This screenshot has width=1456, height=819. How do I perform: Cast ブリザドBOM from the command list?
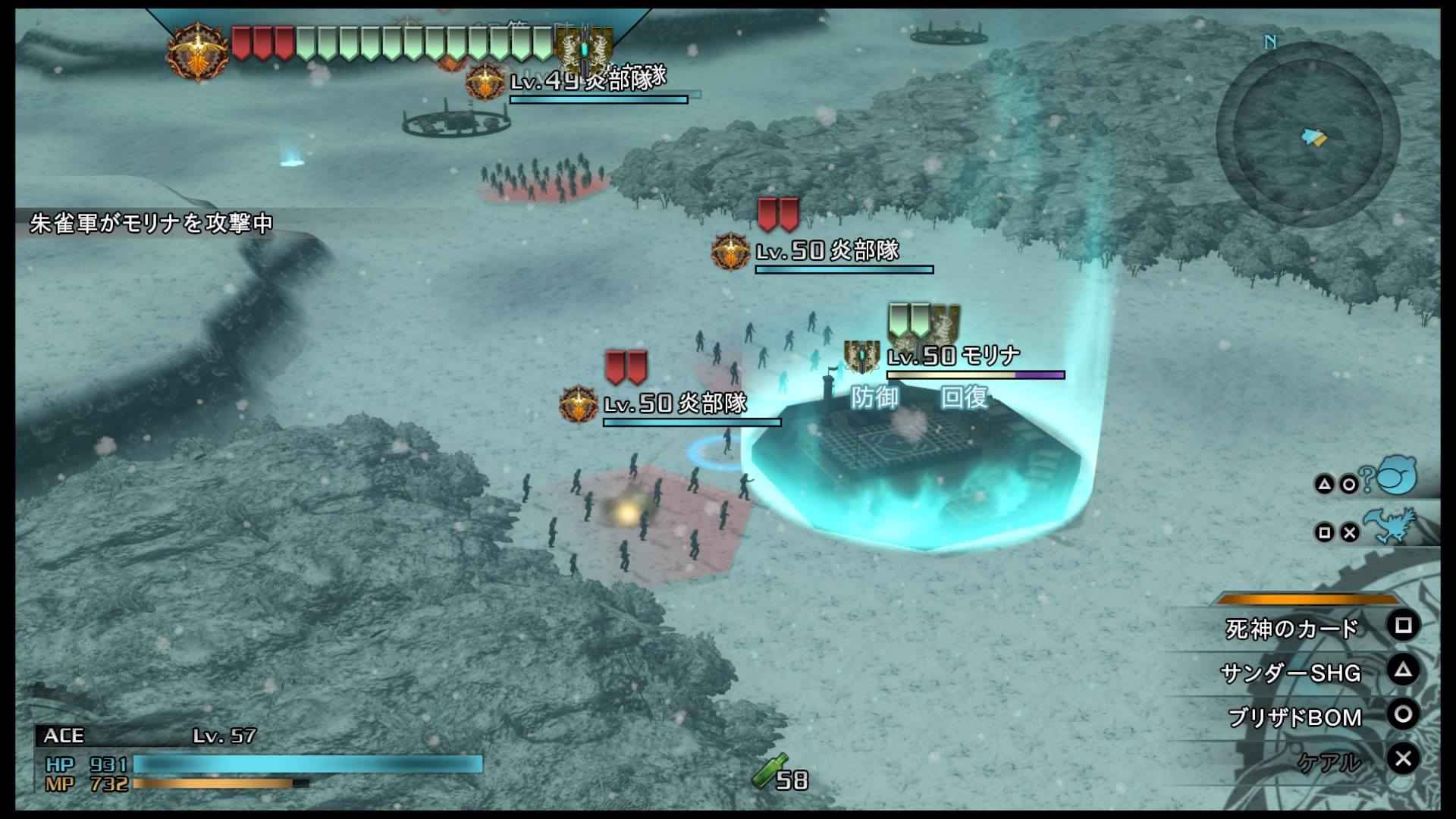1294,717
